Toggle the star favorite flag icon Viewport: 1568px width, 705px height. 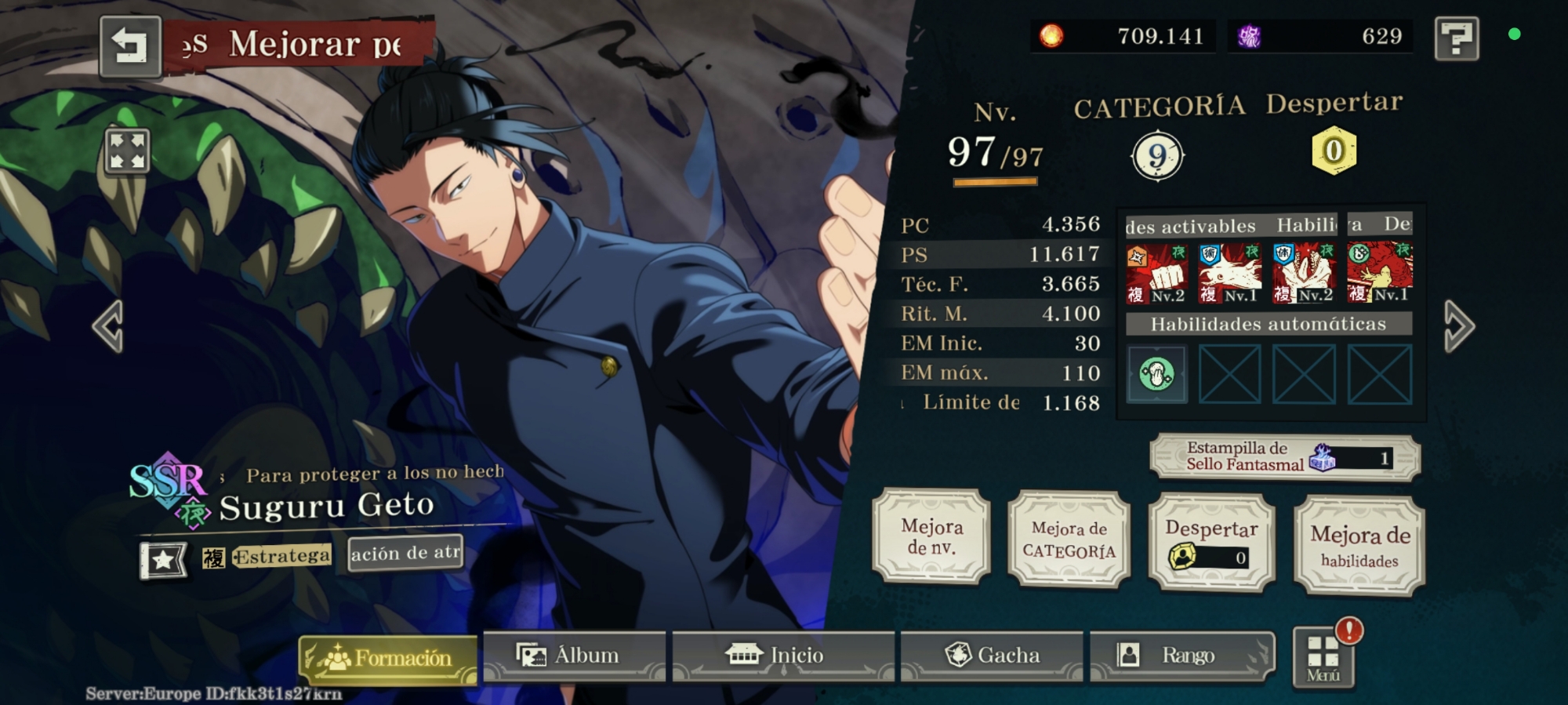coord(163,559)
